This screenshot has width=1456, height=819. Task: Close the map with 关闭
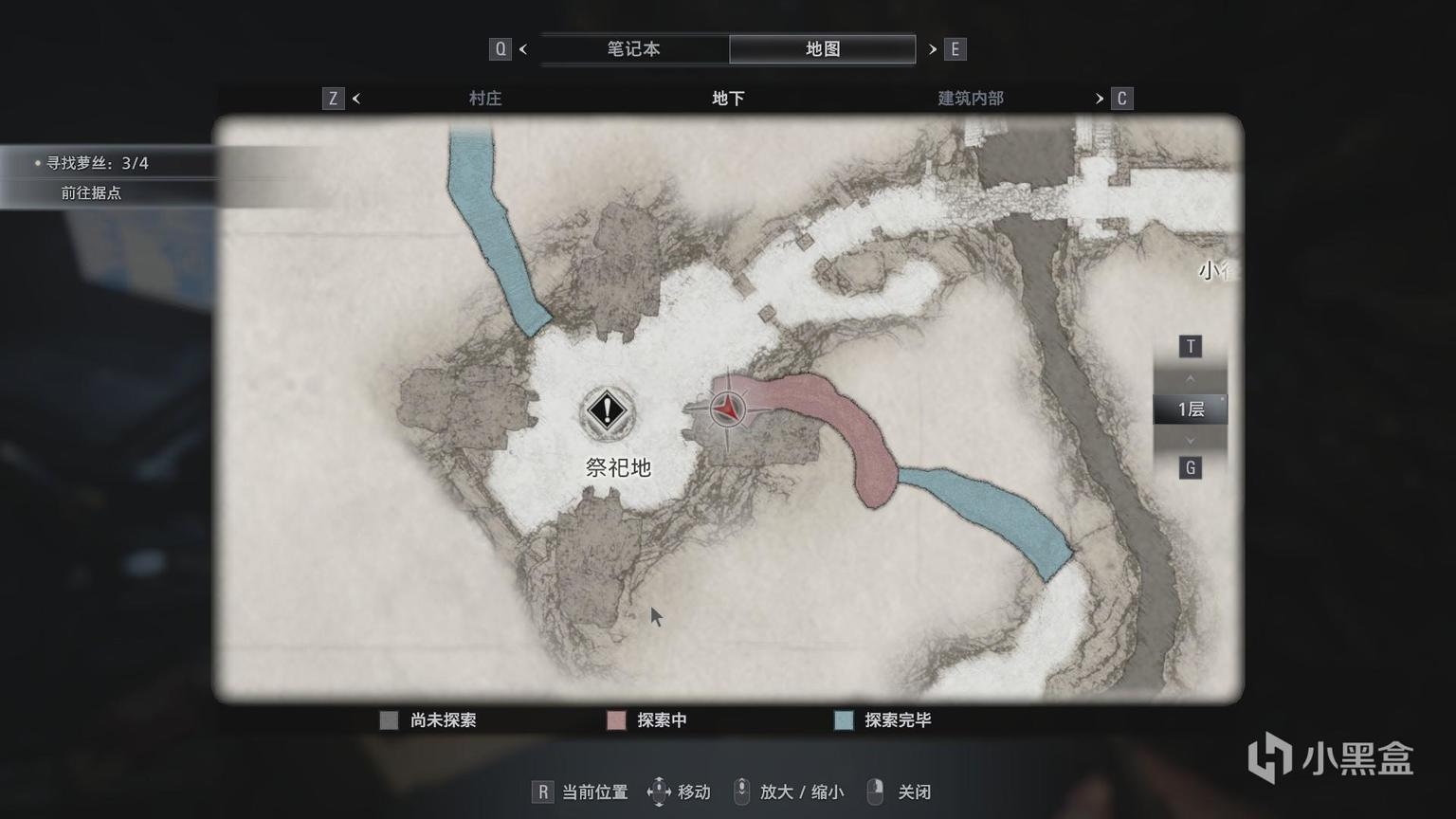(x=900, y=792)
